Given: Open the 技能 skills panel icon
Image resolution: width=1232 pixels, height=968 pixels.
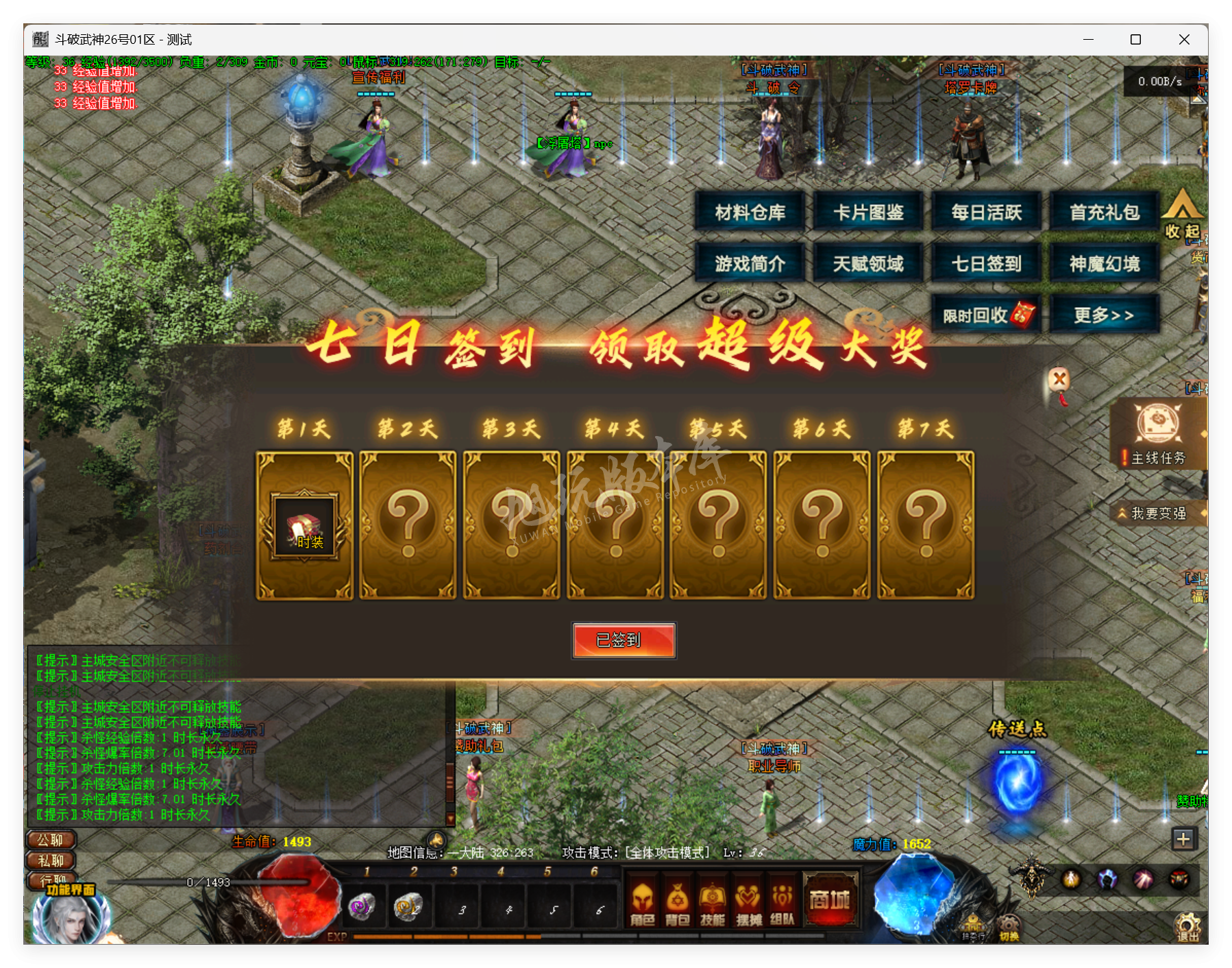Looking at the screenshot, I should pos(713,902).
